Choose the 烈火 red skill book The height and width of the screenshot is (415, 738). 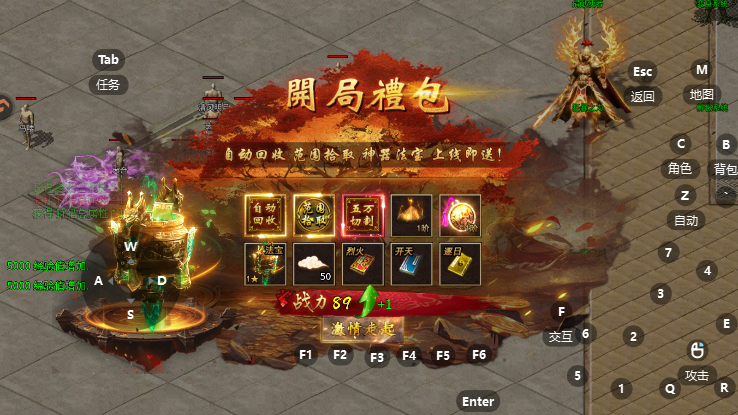click(362, 263)
